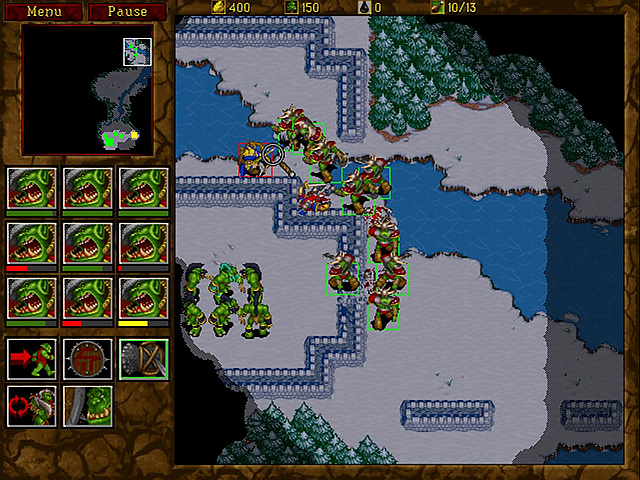Pause the game with the Pause button
Viewport: 640px width, 480px height.
coord(126,12)
